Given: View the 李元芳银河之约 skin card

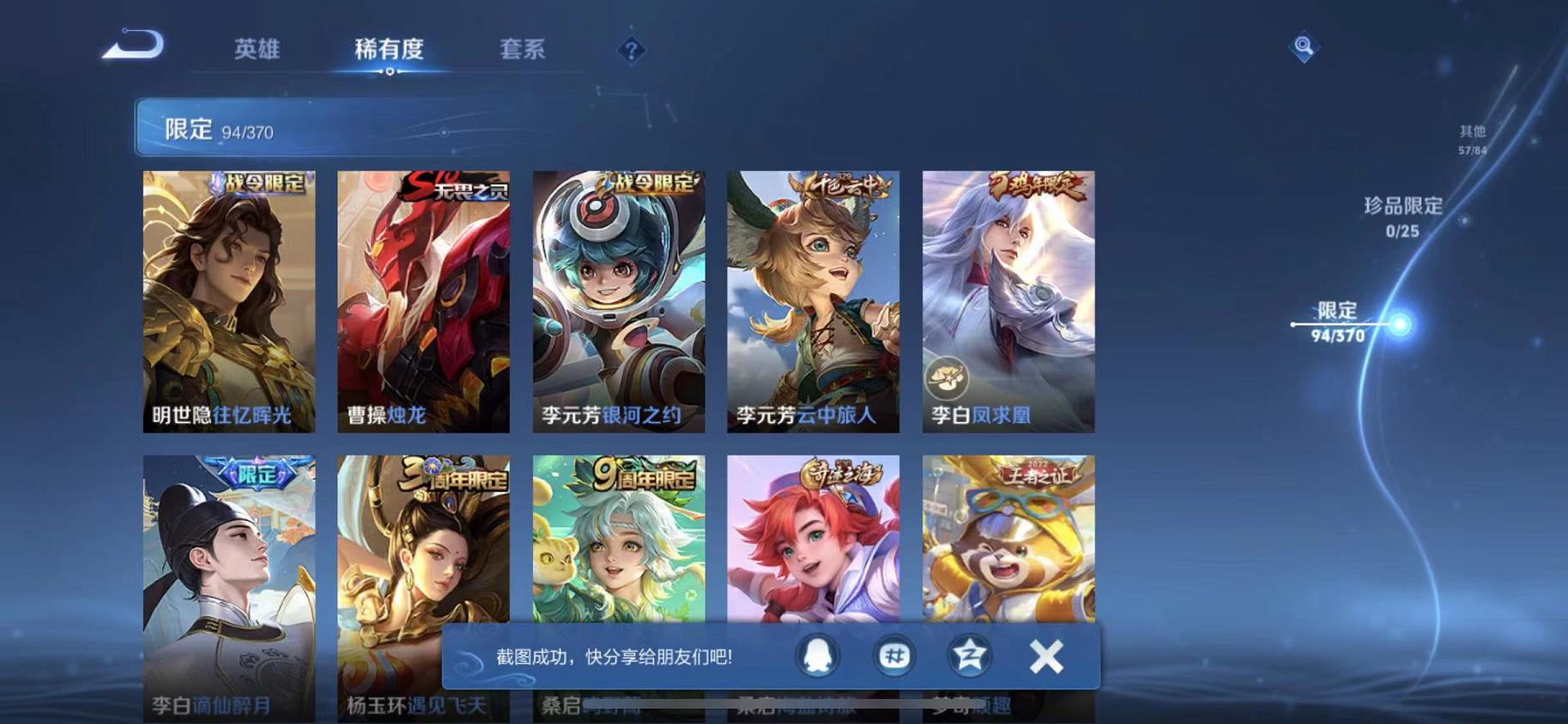Looking at the screenshot, I should tap(617, 300).
